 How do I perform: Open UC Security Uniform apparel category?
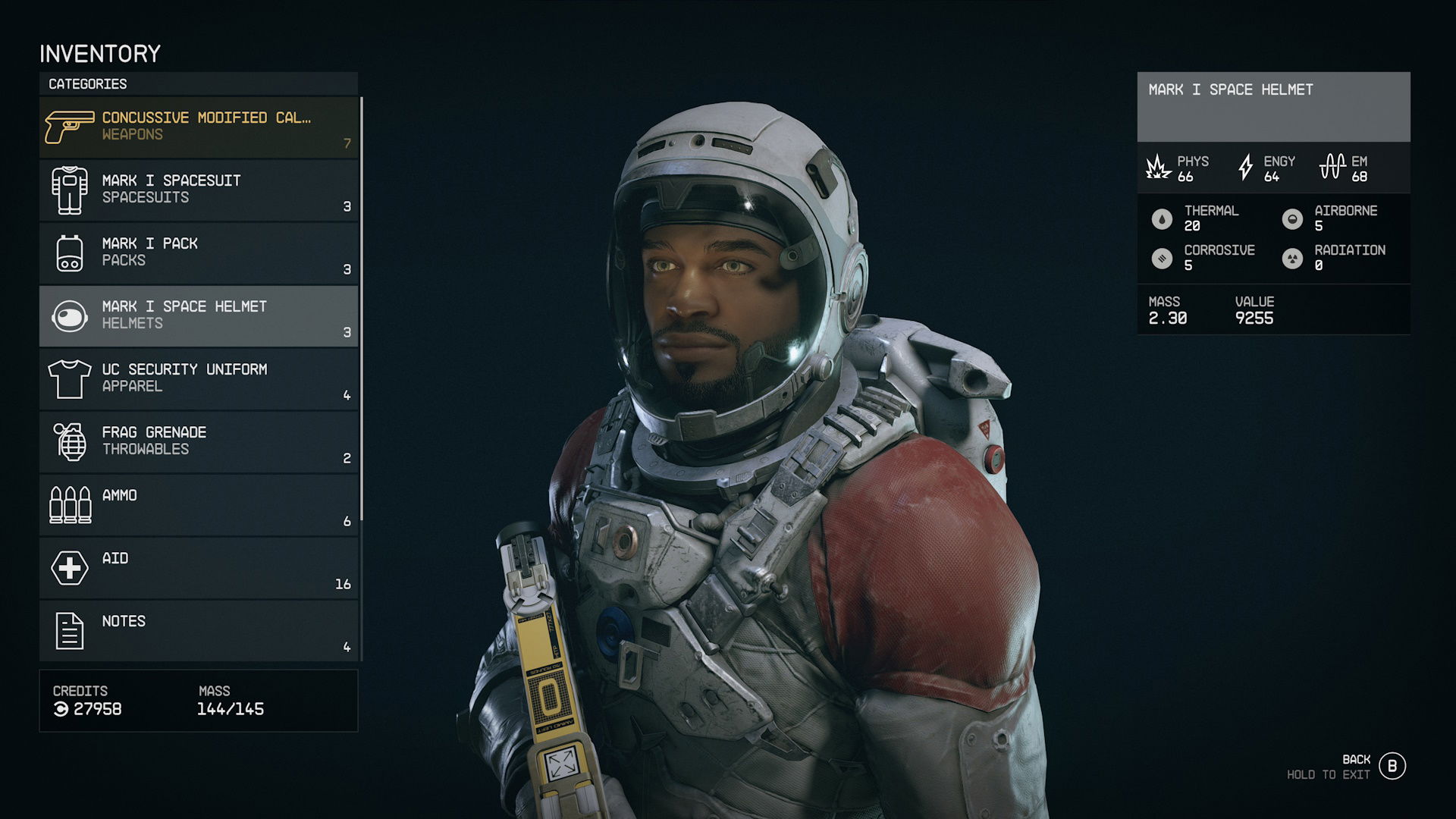click(199, 378)
